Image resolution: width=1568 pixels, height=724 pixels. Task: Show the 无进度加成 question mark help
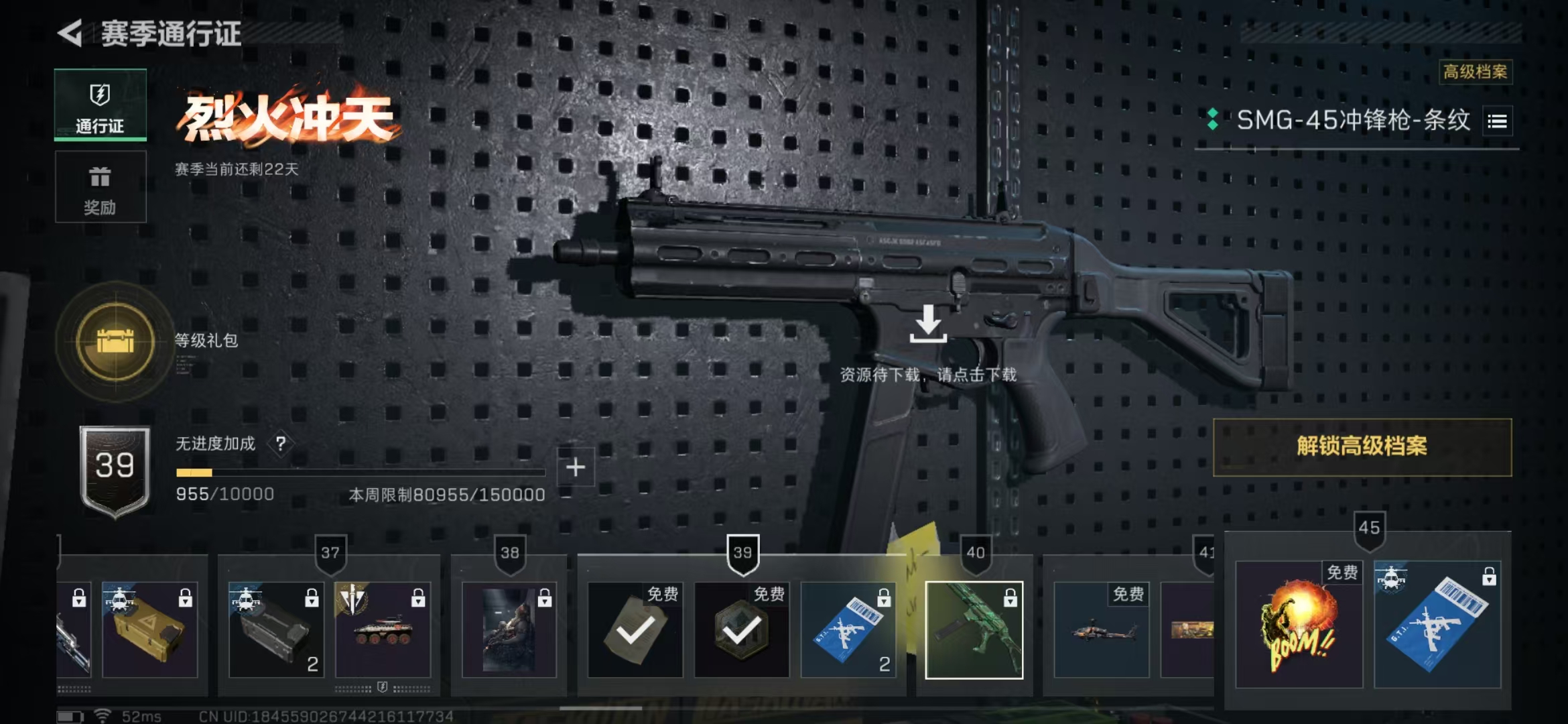[281, 443]
